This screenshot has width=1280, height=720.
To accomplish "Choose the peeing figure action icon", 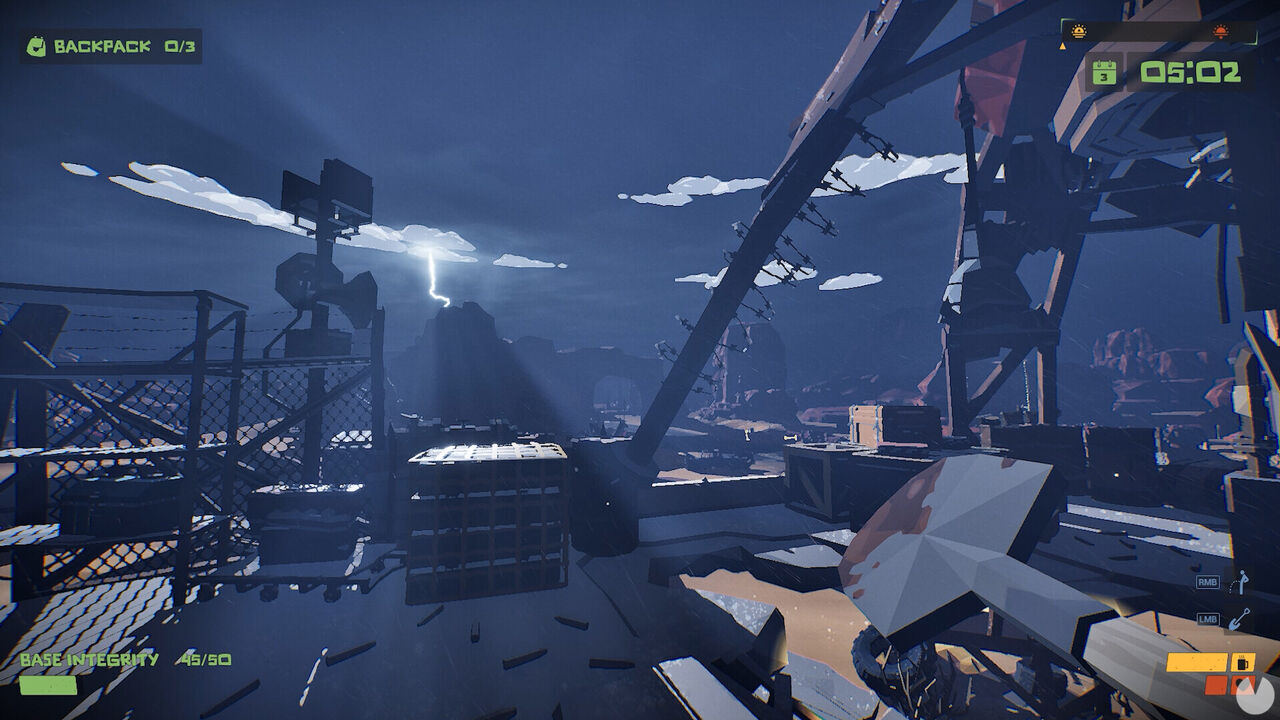I will click(1240, 581).
